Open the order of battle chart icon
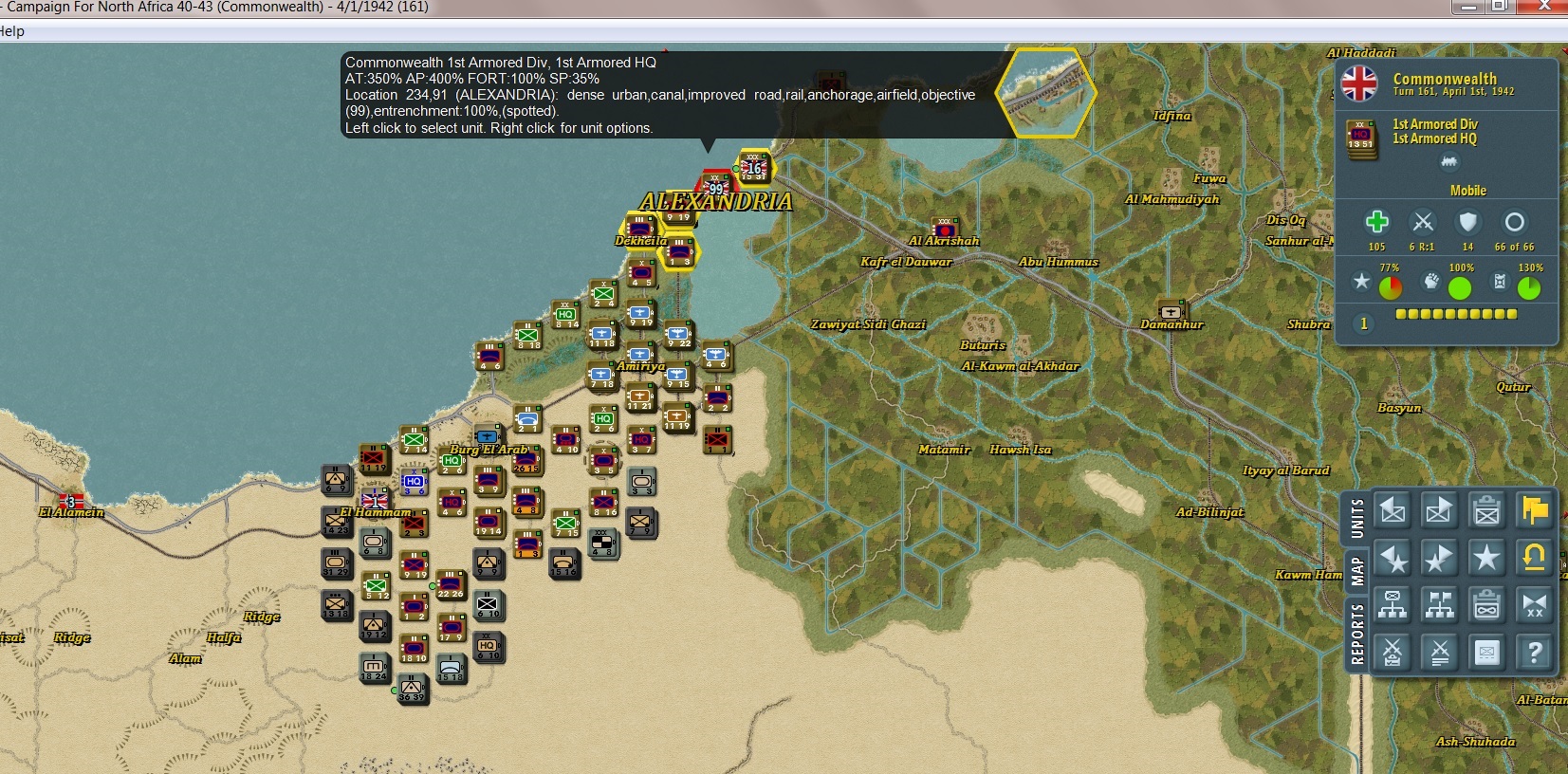The width and height of the screenshot is (1568, 774). coord(1392,603)
